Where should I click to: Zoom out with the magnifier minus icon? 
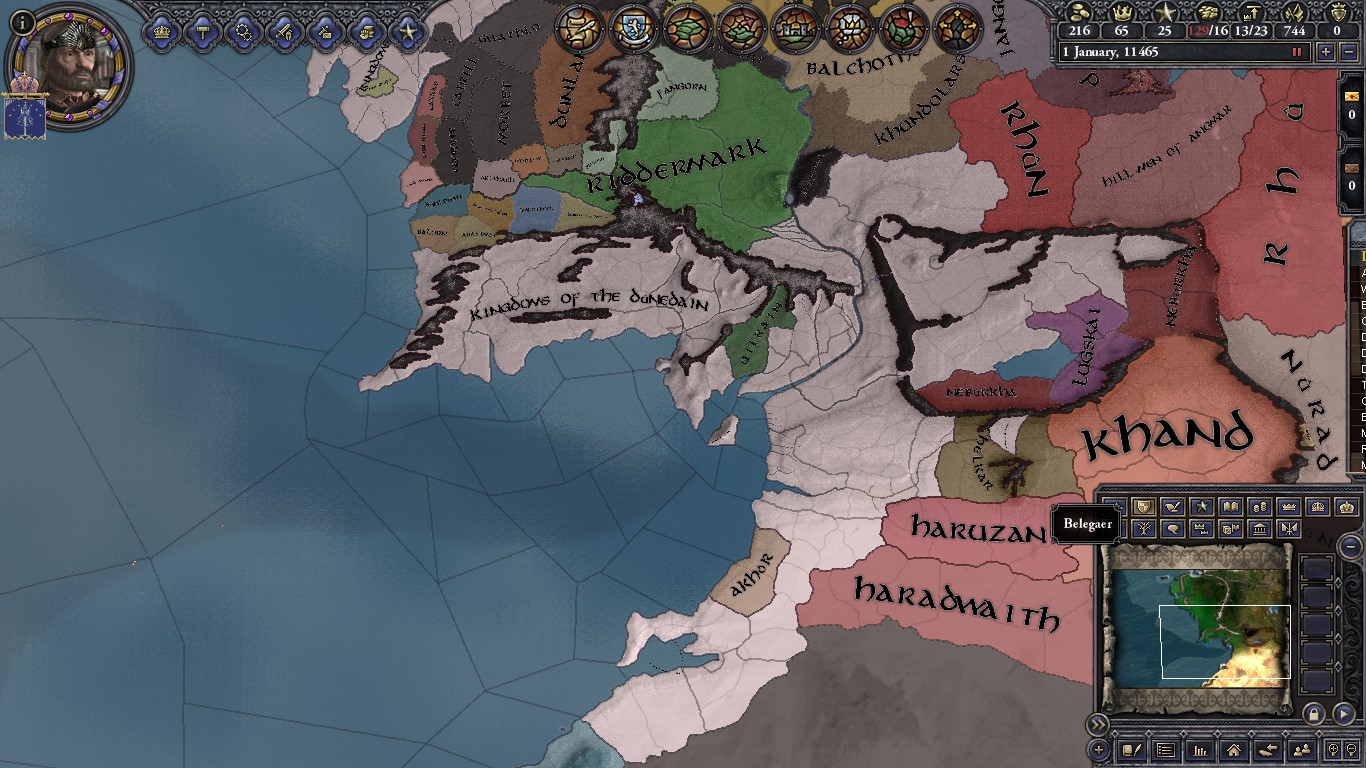[x=1351, y=751]
